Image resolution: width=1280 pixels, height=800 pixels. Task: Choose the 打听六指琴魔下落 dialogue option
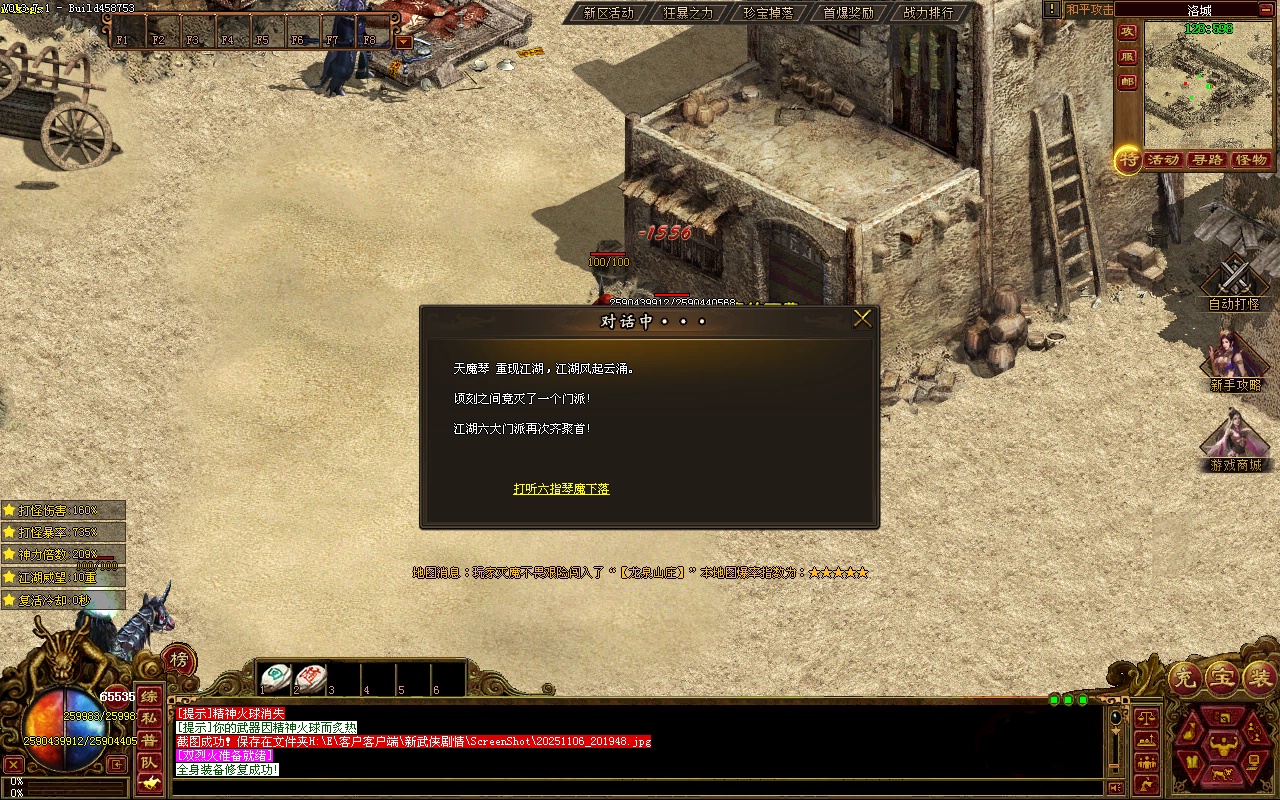coord(561,489)
